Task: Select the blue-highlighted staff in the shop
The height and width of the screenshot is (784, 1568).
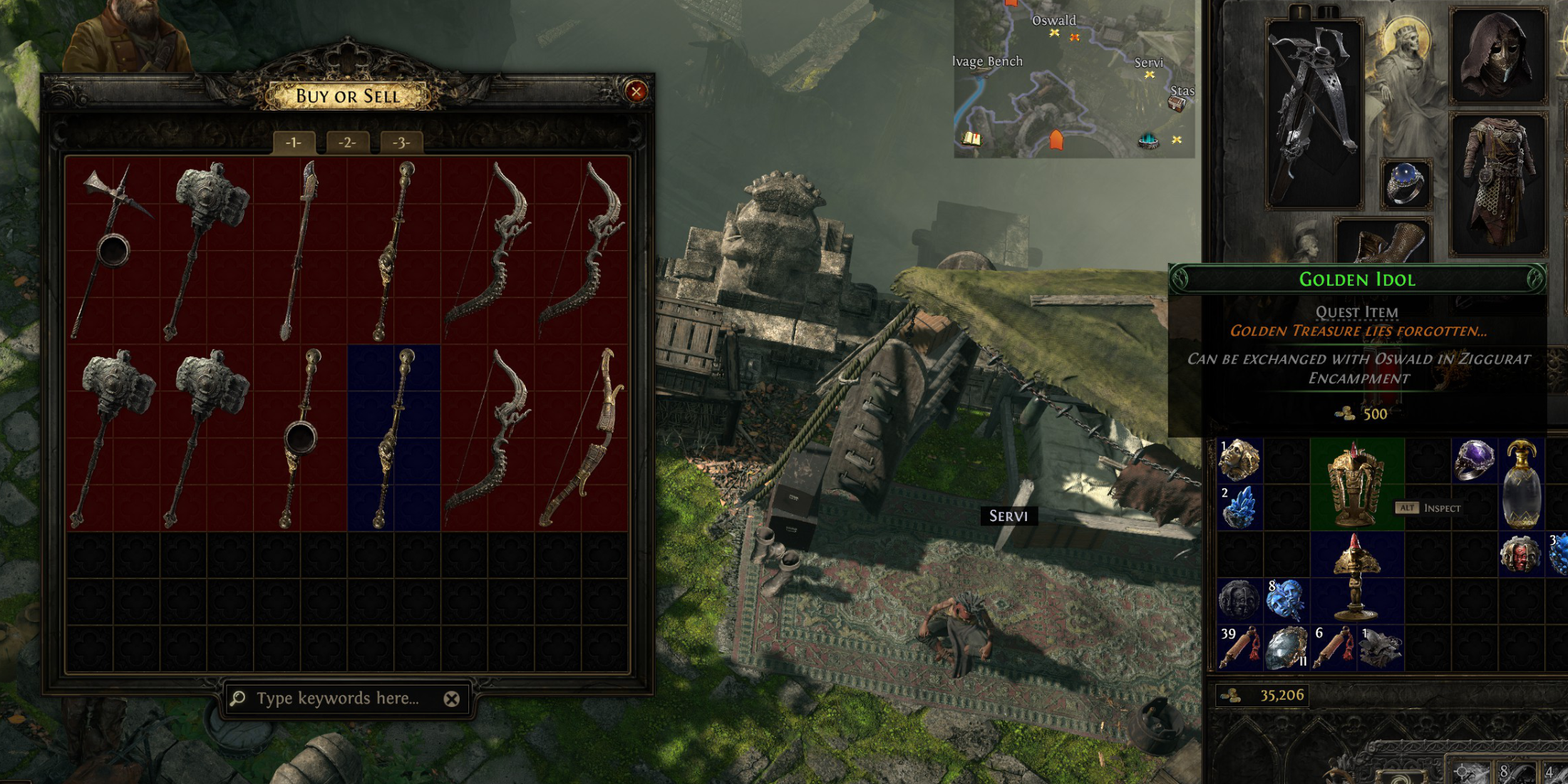Action: (x=393, y=438)
